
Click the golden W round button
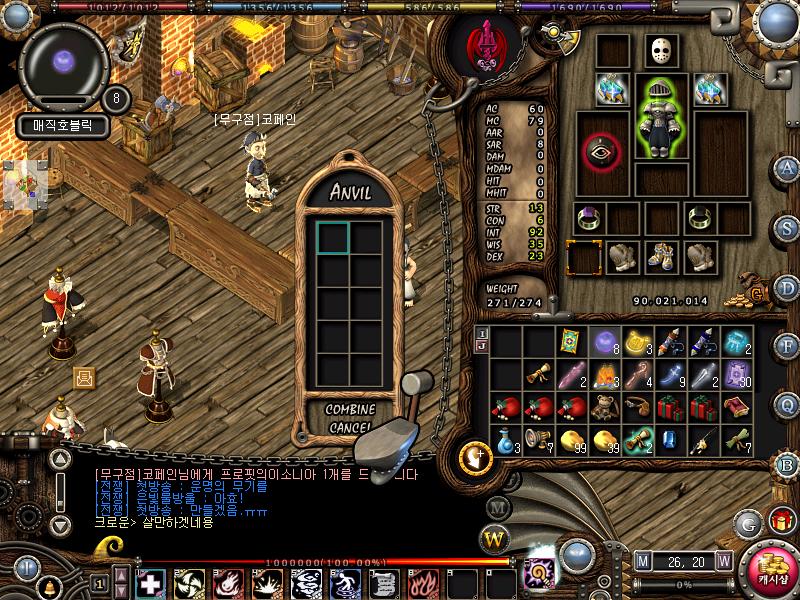[495, 541]
